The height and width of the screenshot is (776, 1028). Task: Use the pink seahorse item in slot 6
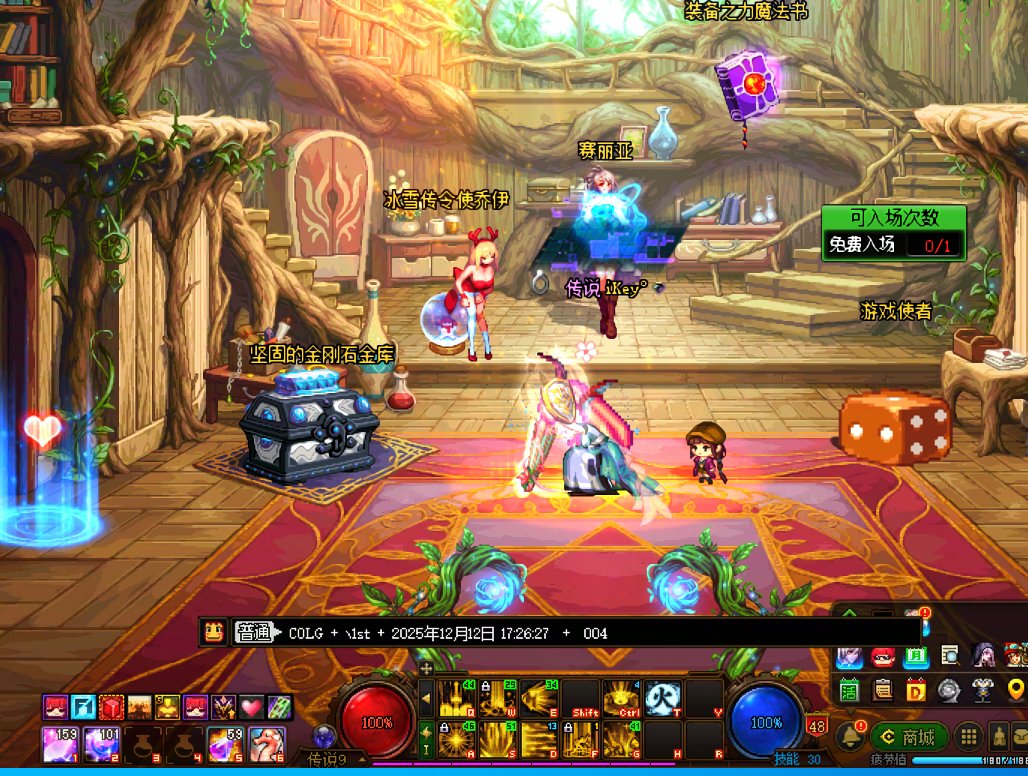[x=266, y=745]
